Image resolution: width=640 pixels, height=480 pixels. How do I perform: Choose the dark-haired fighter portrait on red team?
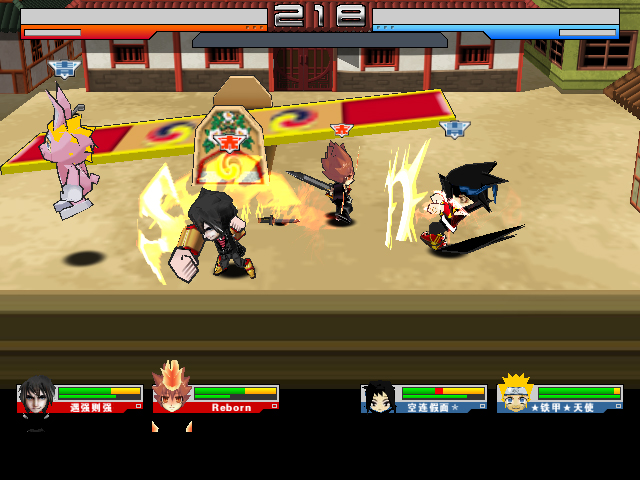click(37, 395)
